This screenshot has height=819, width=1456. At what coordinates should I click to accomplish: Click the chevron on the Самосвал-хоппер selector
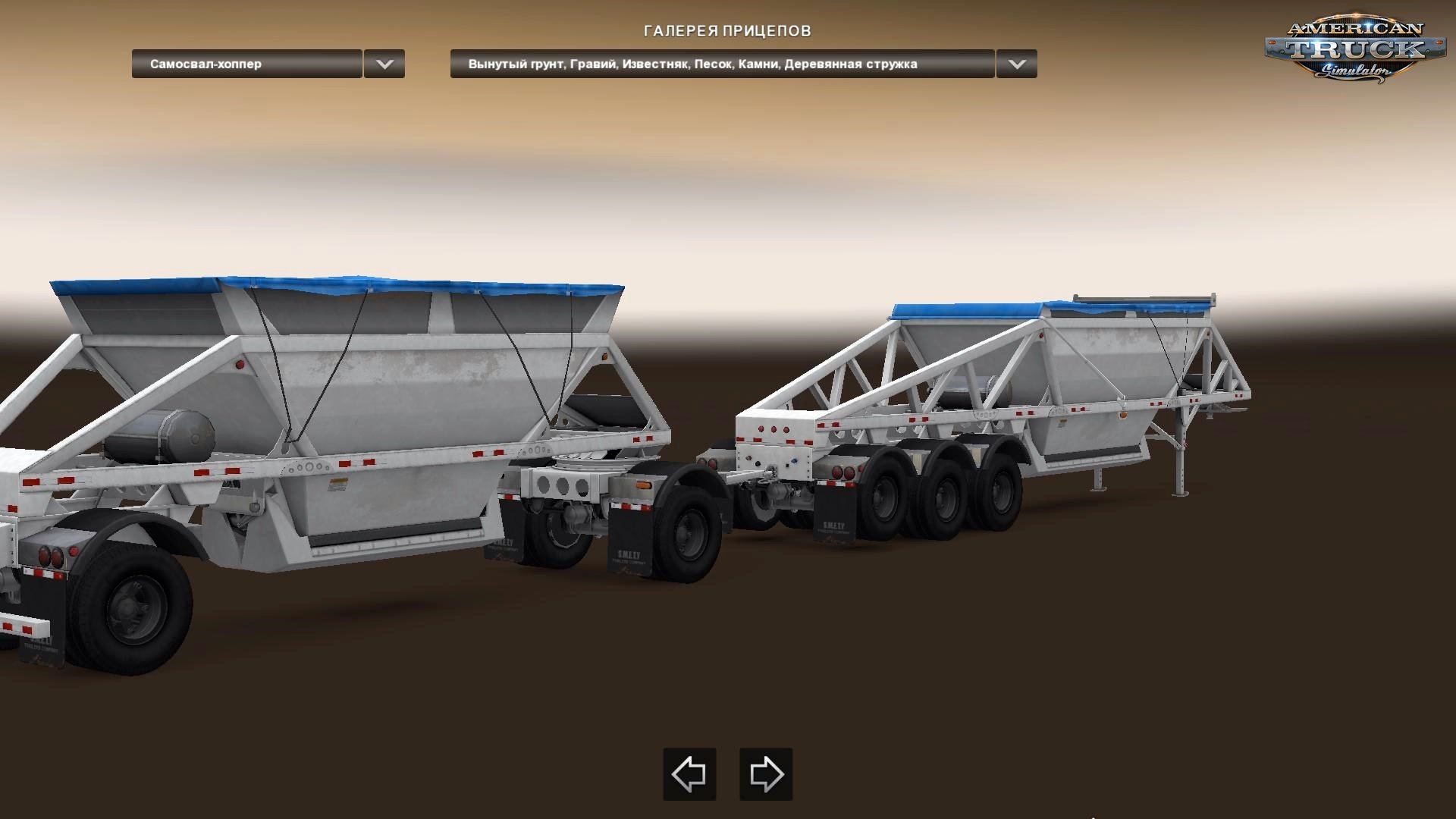(x=384, y=65)
